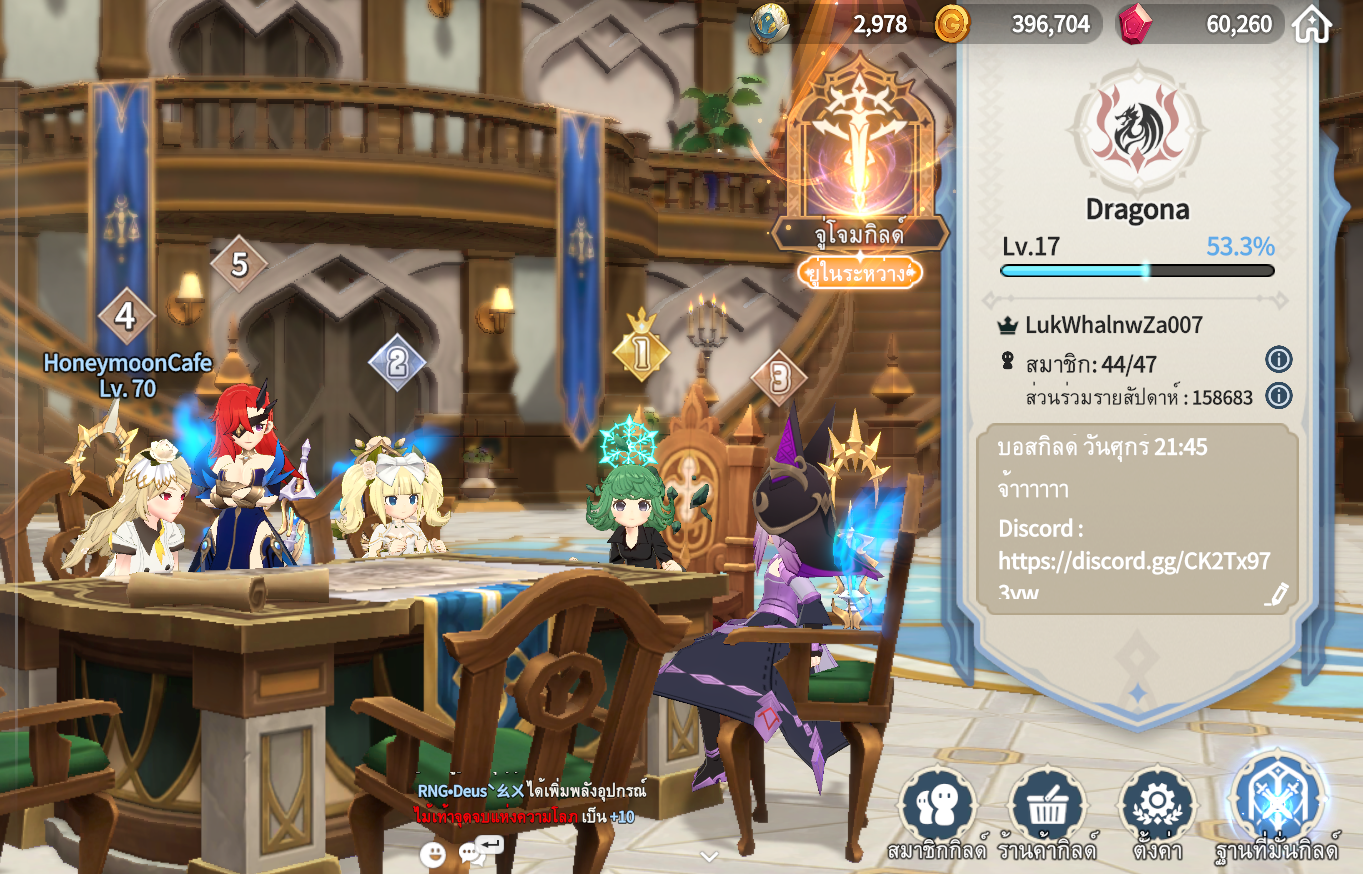Image resolution: width=1363 pixels, height=874 pixels.
Task: Open guild settings gear button
Action: pyautogui.click(x=1157, y=805)
